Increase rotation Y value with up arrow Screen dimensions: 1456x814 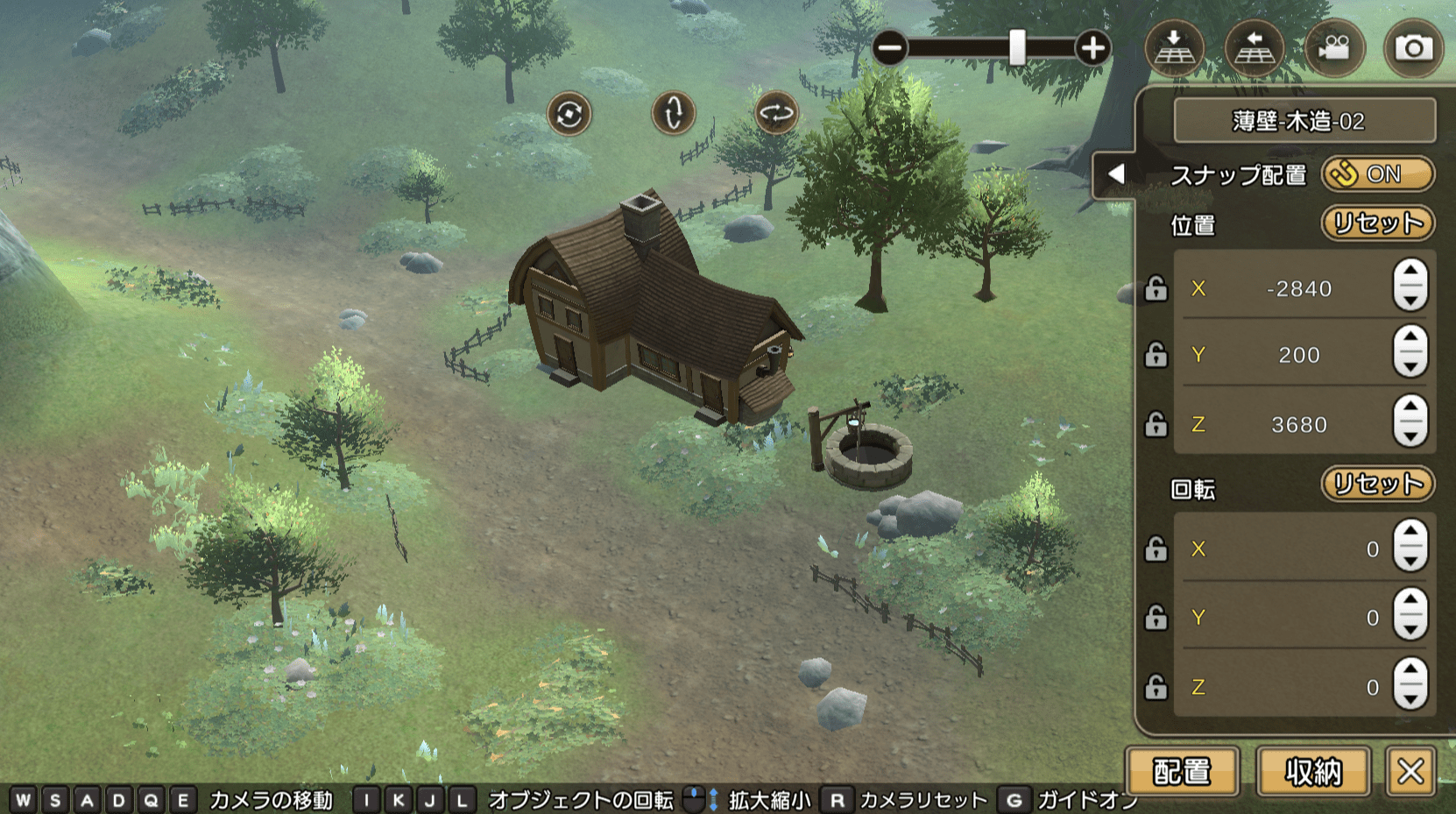point(1410,601)
